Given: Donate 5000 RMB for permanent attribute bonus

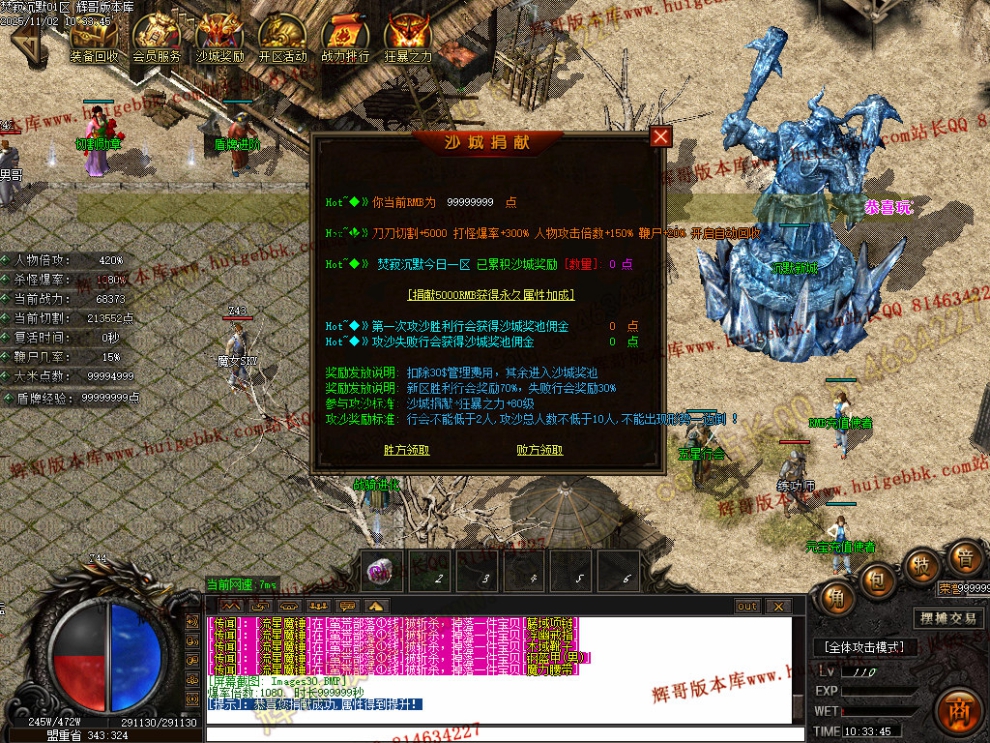Looking at the screenshot, I should coord(491,295).
